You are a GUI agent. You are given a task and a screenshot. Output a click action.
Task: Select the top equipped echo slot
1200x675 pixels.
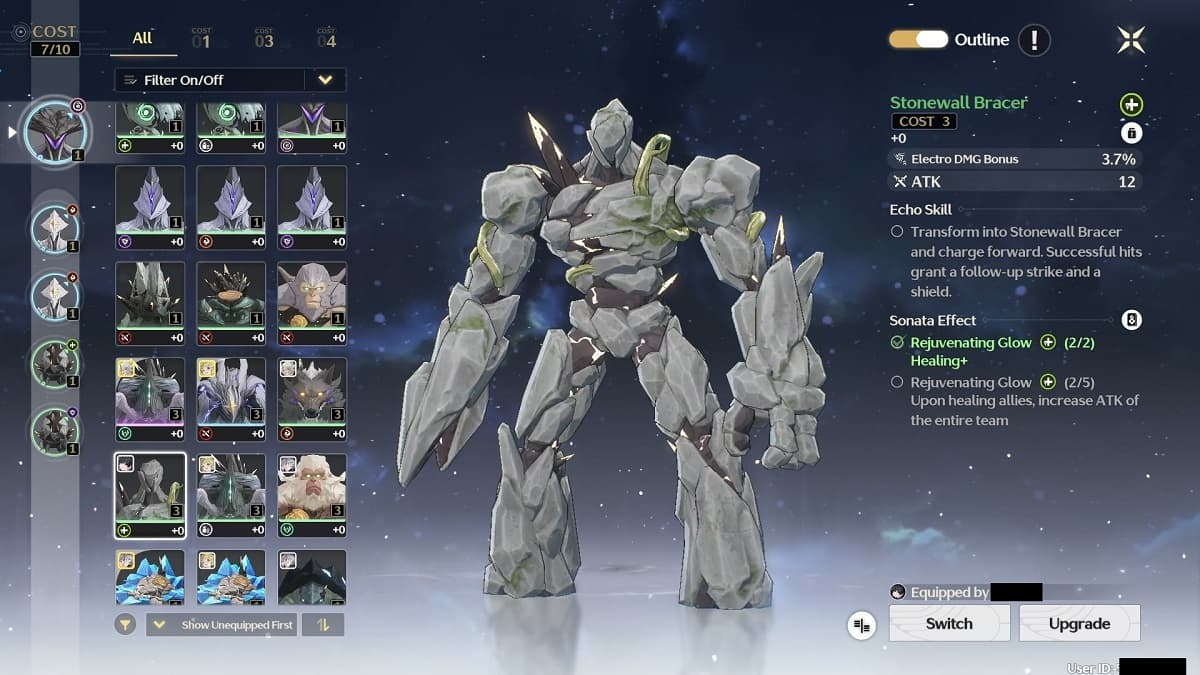(57, 131)
